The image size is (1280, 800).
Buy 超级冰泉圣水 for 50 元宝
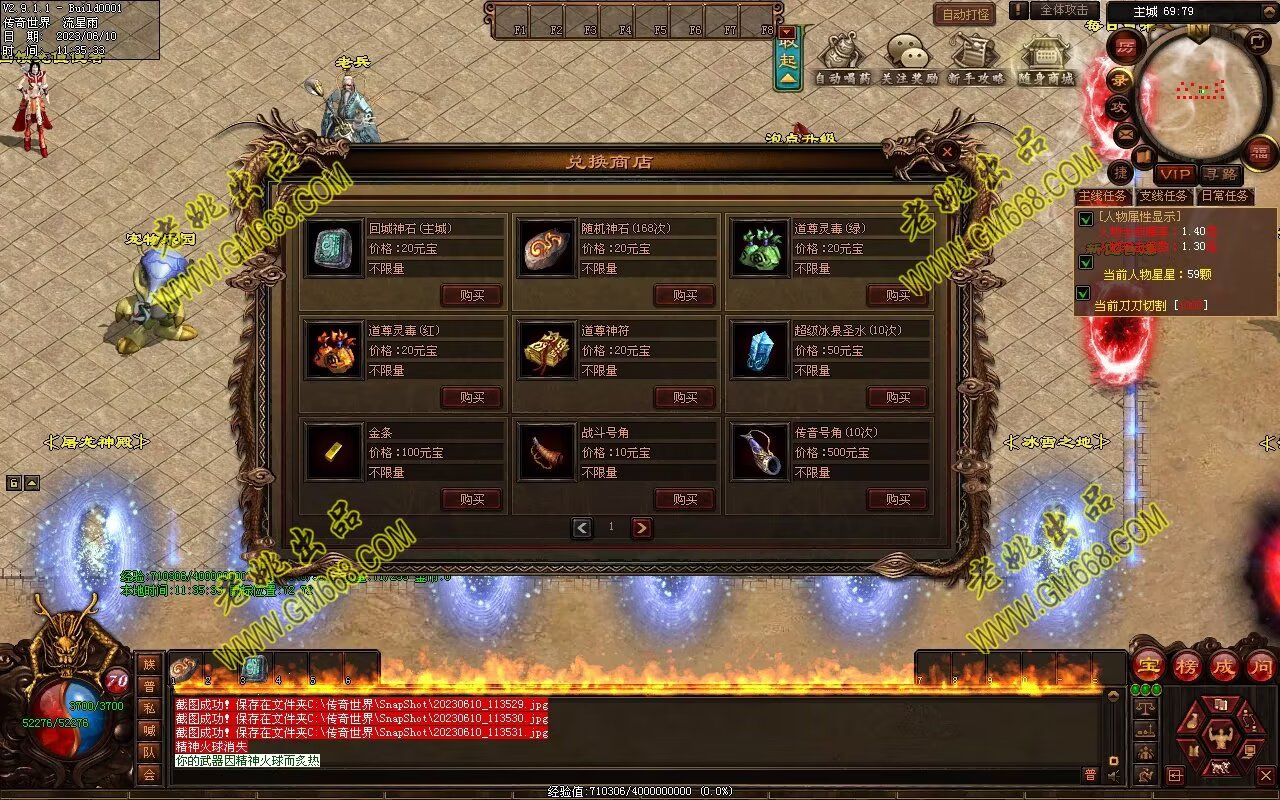pyautogui.click(x=897, y=397)
